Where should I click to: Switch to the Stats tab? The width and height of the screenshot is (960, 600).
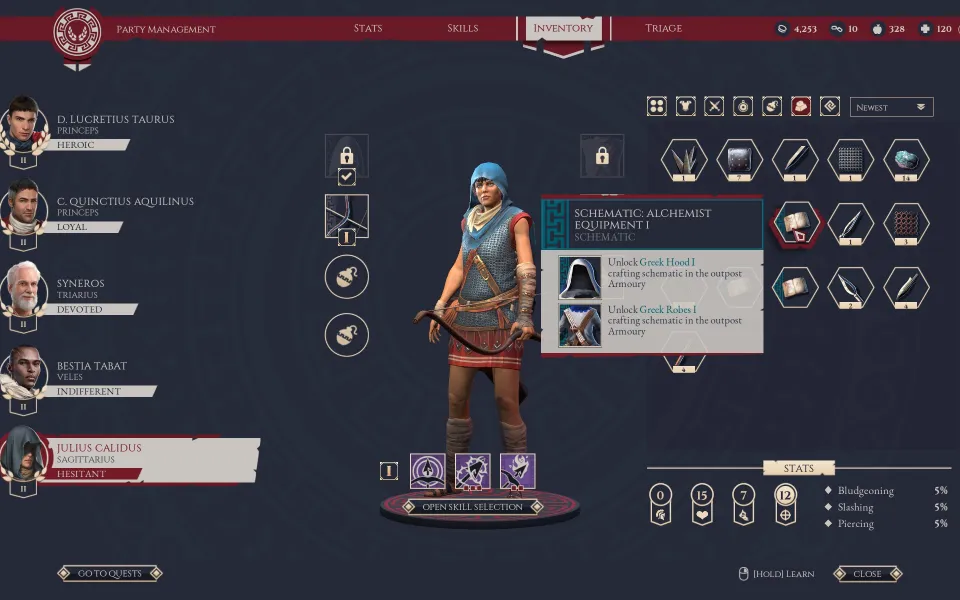coord(368,28)
